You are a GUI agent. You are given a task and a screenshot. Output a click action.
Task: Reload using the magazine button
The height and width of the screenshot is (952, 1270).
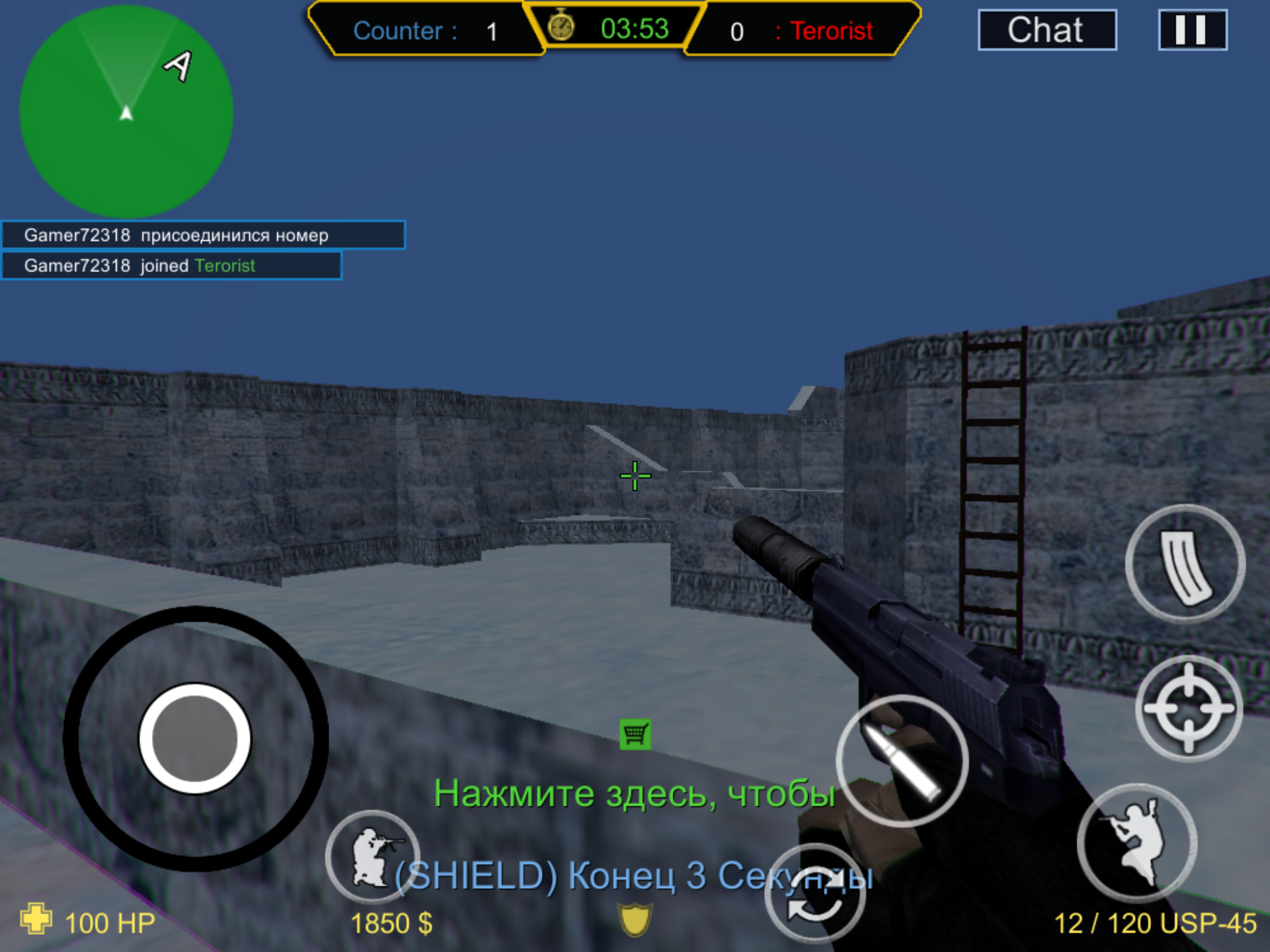point(1186,564)
